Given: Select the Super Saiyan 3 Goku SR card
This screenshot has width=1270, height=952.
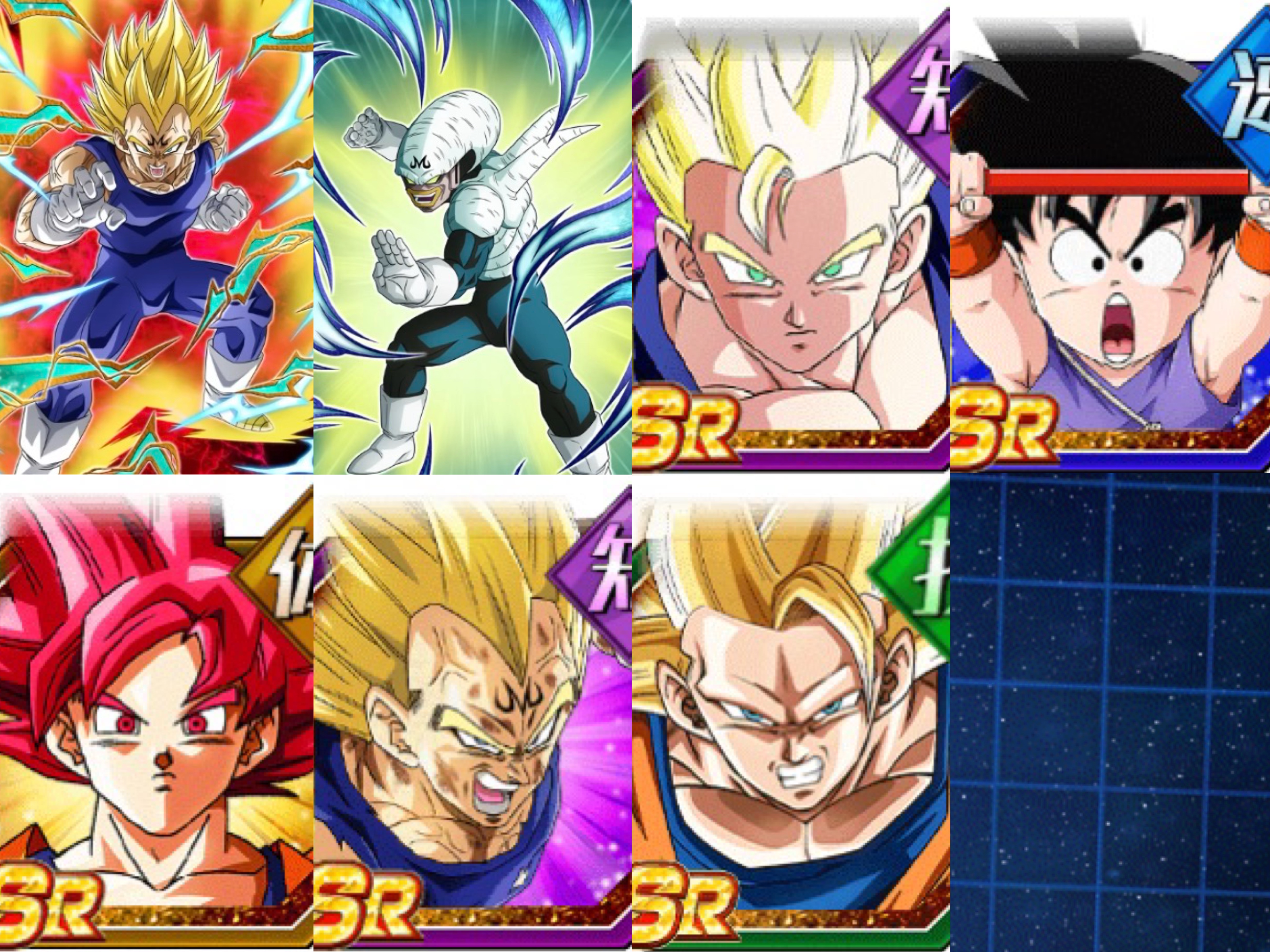Looking at the screenshot, I should (791, 717).
